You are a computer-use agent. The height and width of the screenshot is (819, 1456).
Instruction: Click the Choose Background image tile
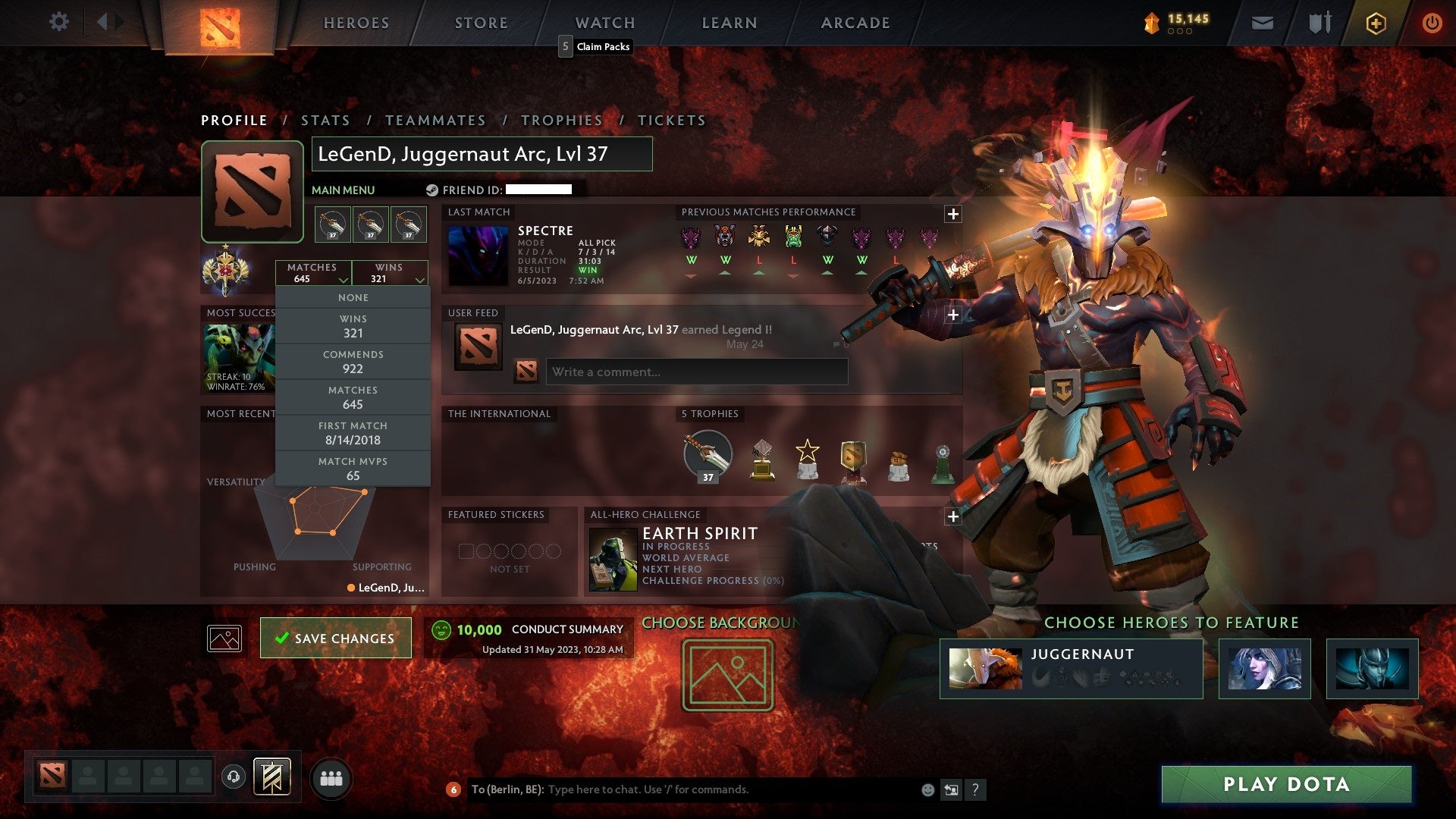726,675
